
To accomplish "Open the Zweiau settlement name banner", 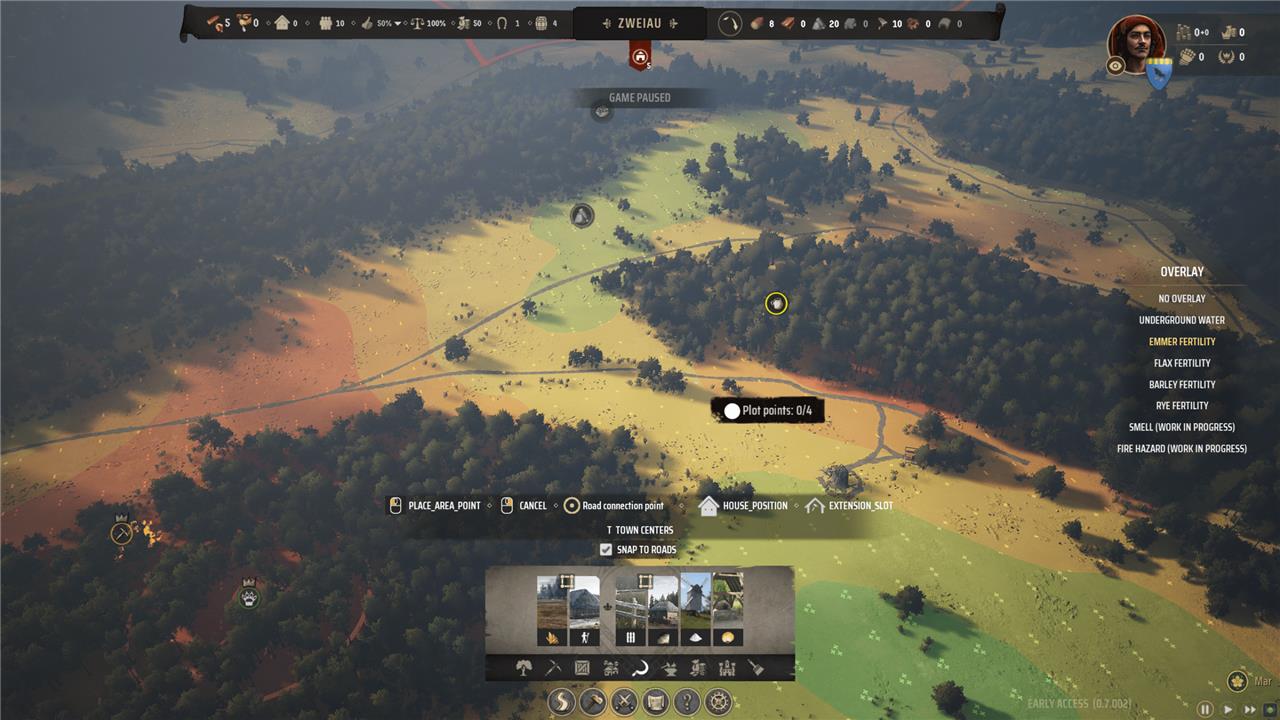I will point(639,23).
